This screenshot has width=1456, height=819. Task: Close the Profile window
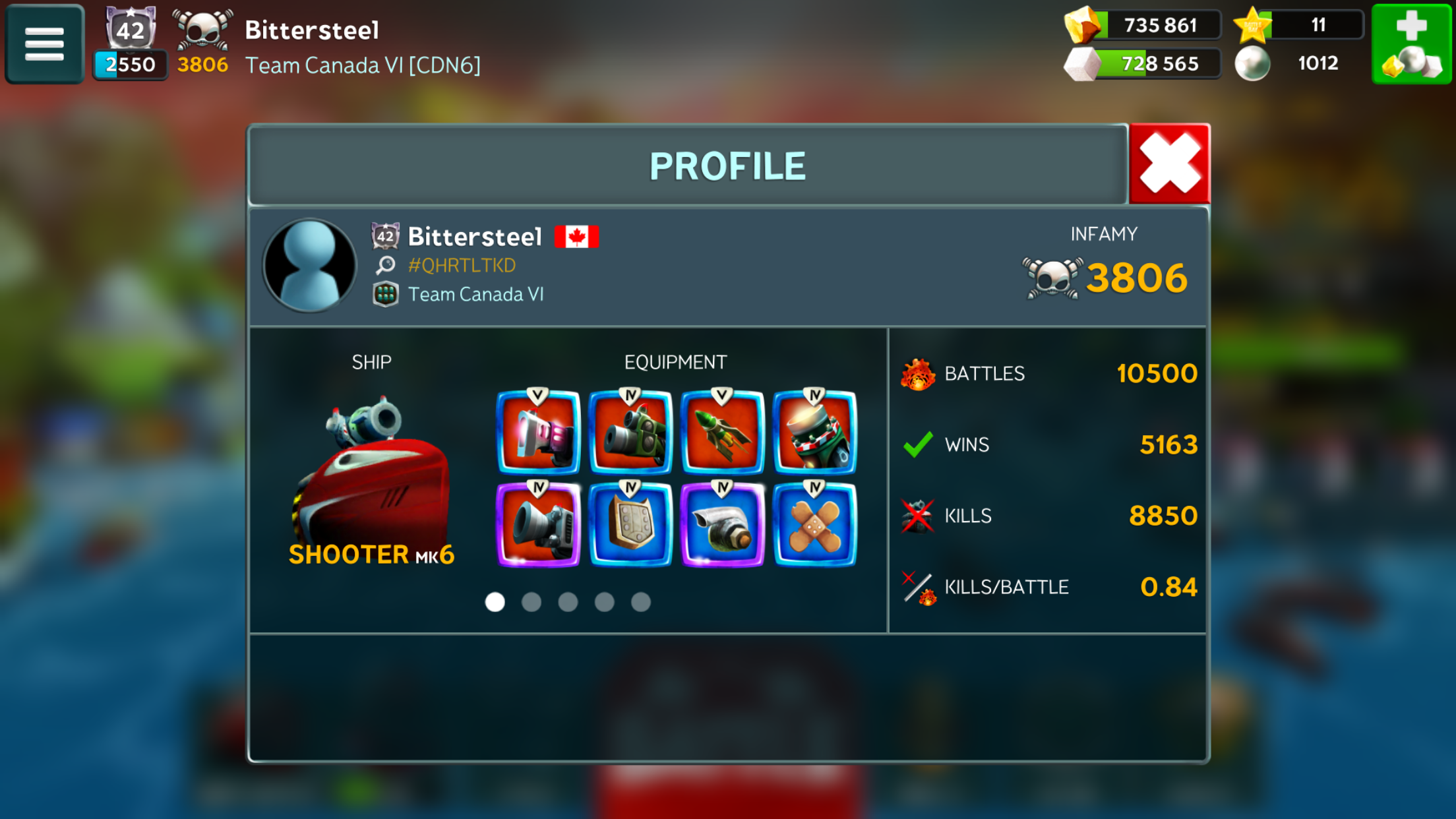(1169, 164)
